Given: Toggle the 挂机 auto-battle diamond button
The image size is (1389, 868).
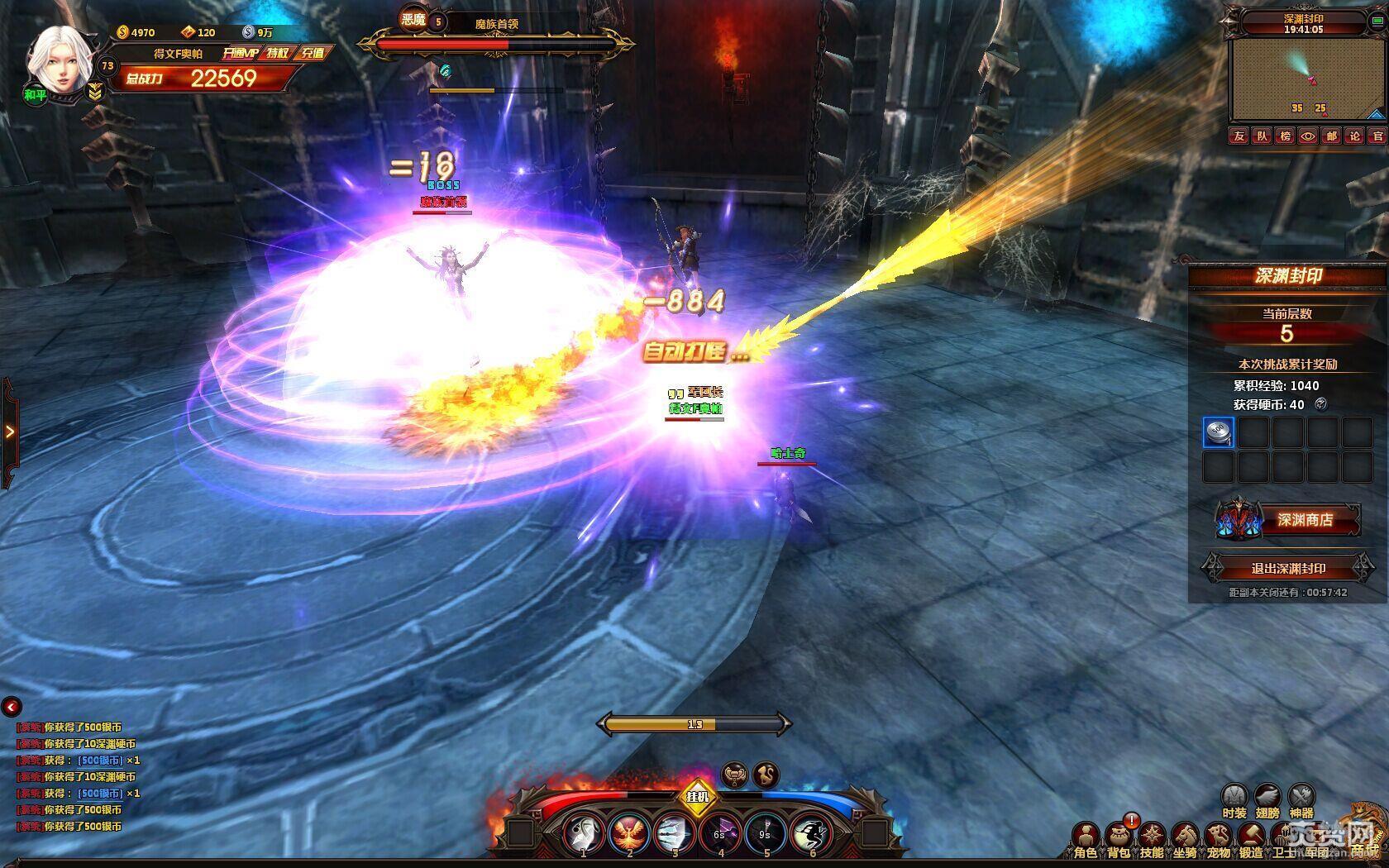Looking at the screenshot, I should [x=698, y=797].
